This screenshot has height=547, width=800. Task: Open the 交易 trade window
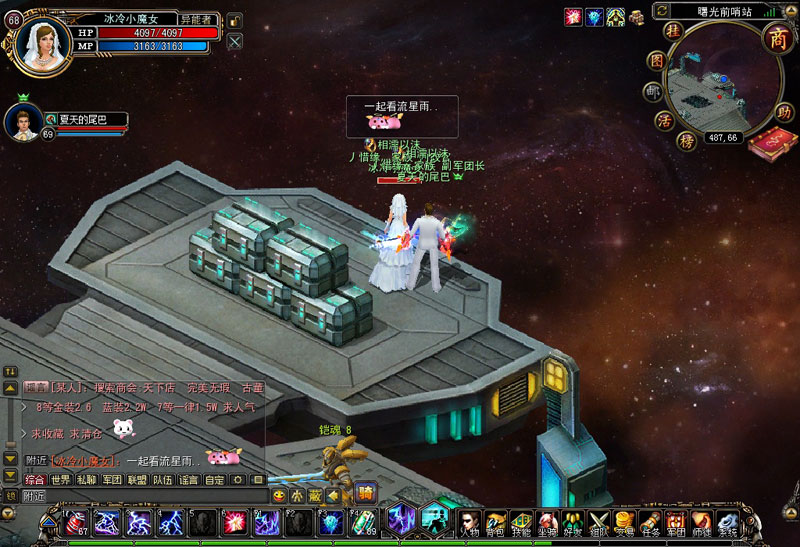tap(625, 522)
